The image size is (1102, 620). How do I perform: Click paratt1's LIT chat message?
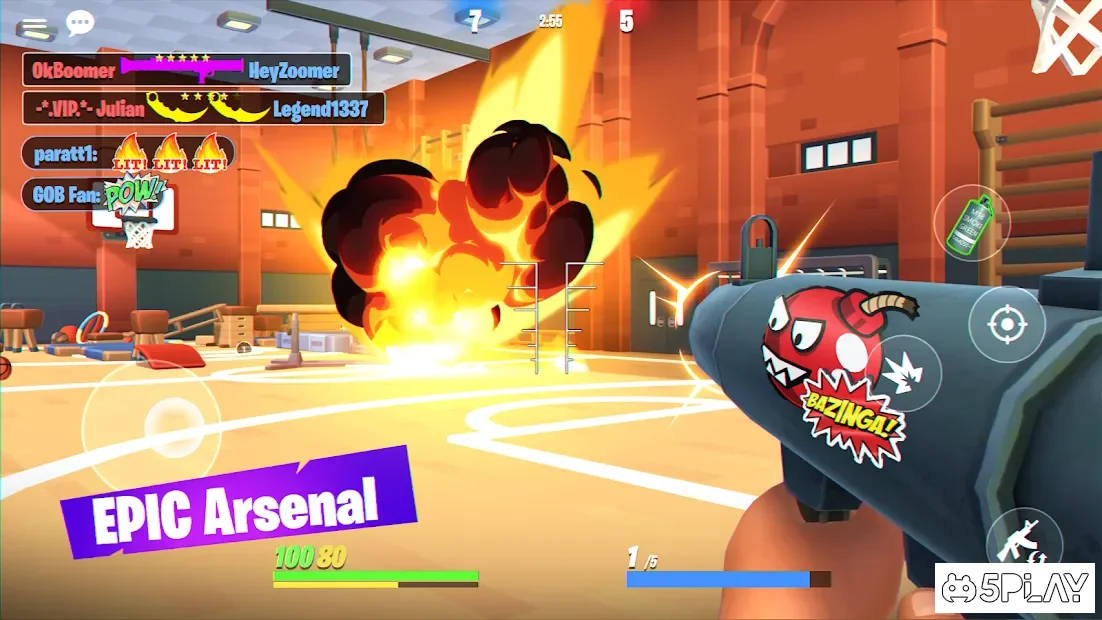click(128, 154)
